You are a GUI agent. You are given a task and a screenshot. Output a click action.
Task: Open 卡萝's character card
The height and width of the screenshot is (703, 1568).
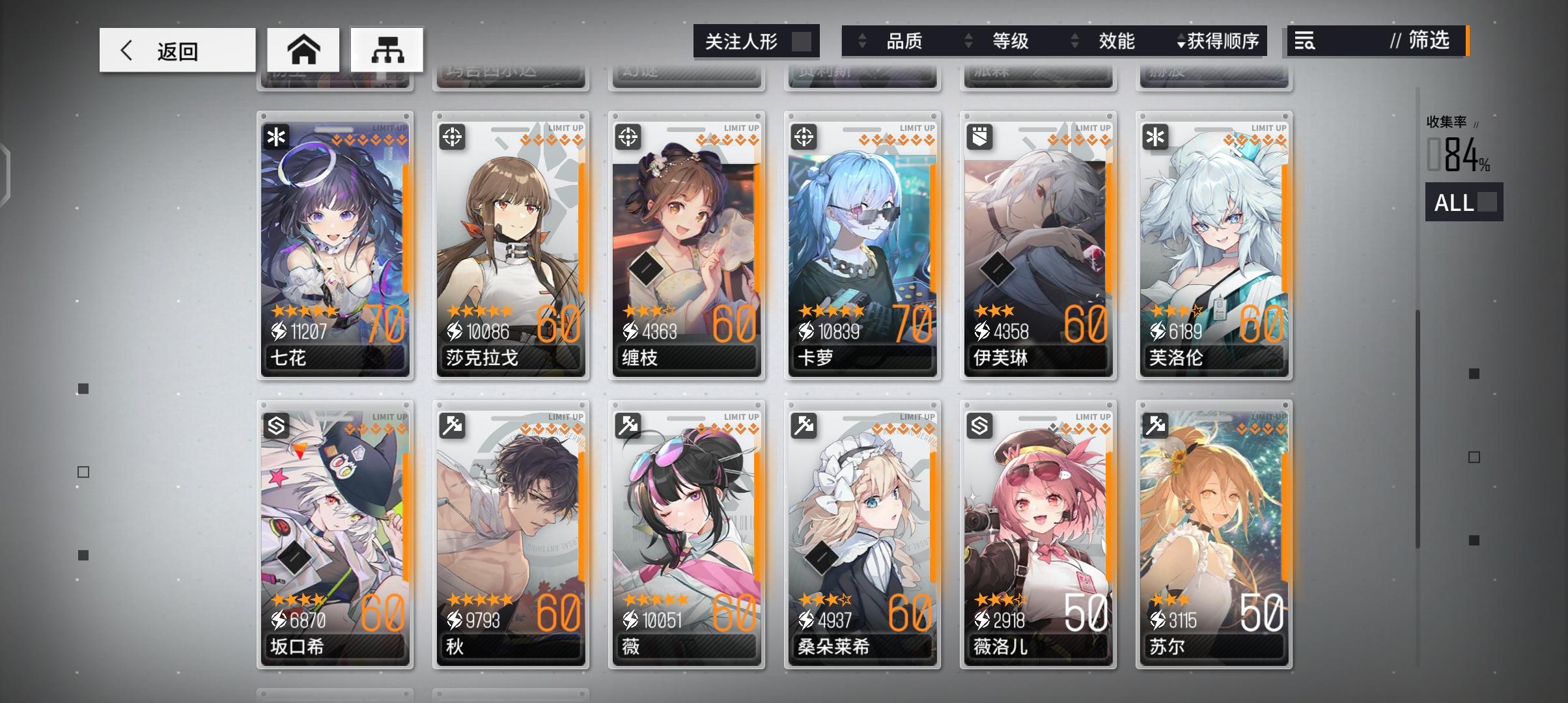point(862,247)
